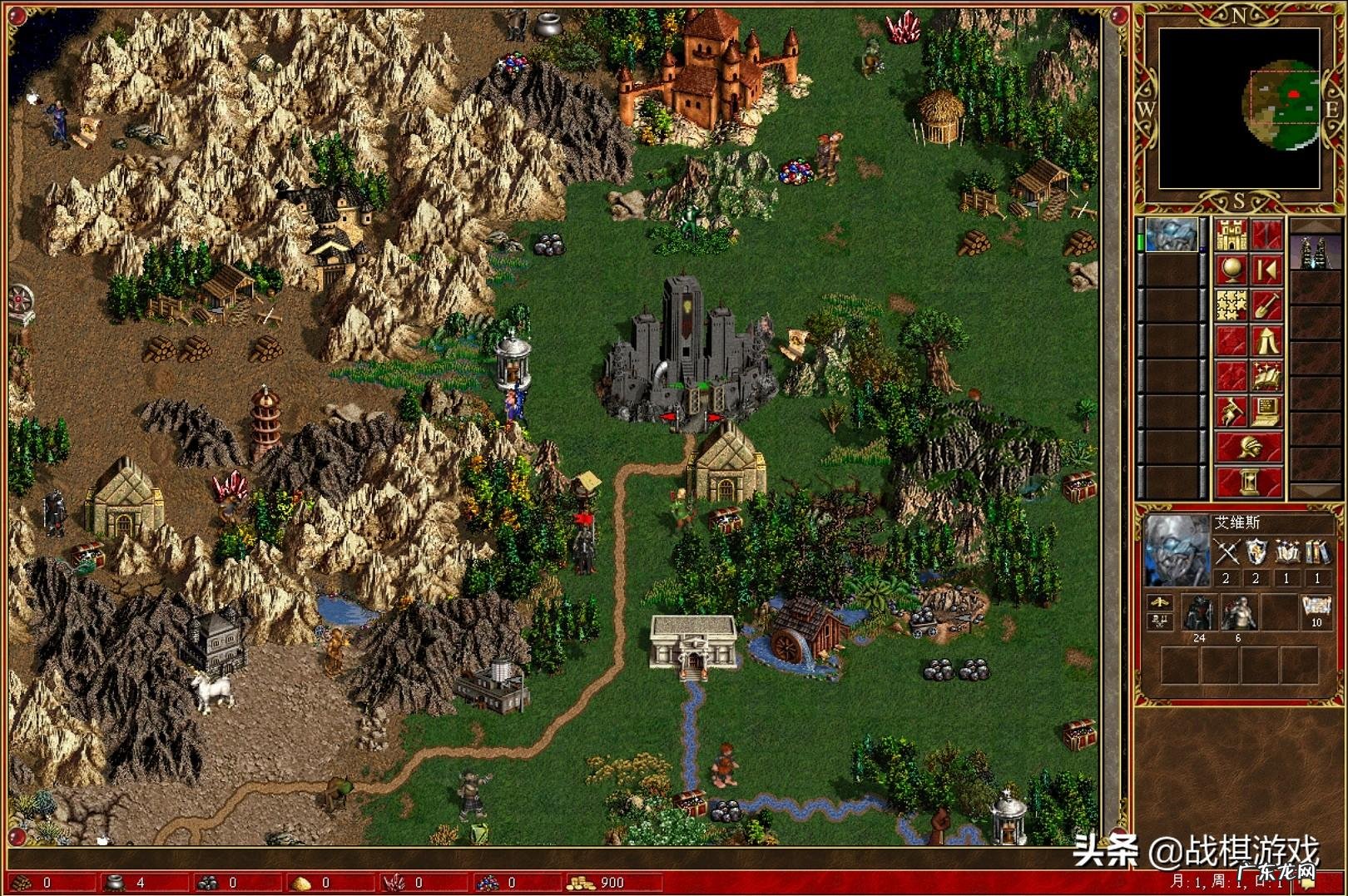Open the computer system options button

pyautogui.click(x=1266, y=411)
